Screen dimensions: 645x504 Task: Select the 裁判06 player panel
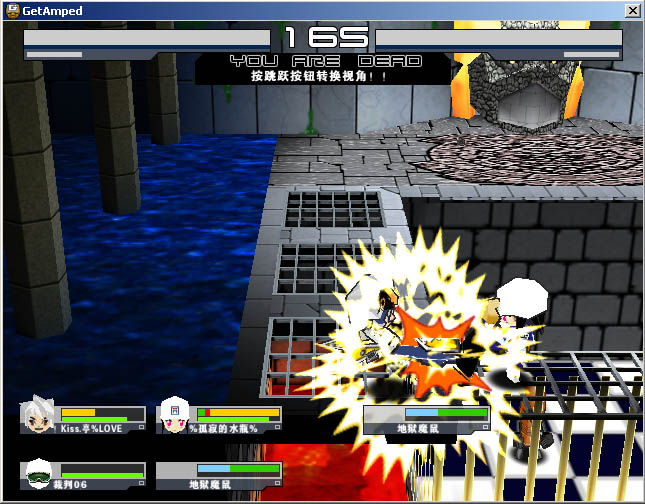83,473
